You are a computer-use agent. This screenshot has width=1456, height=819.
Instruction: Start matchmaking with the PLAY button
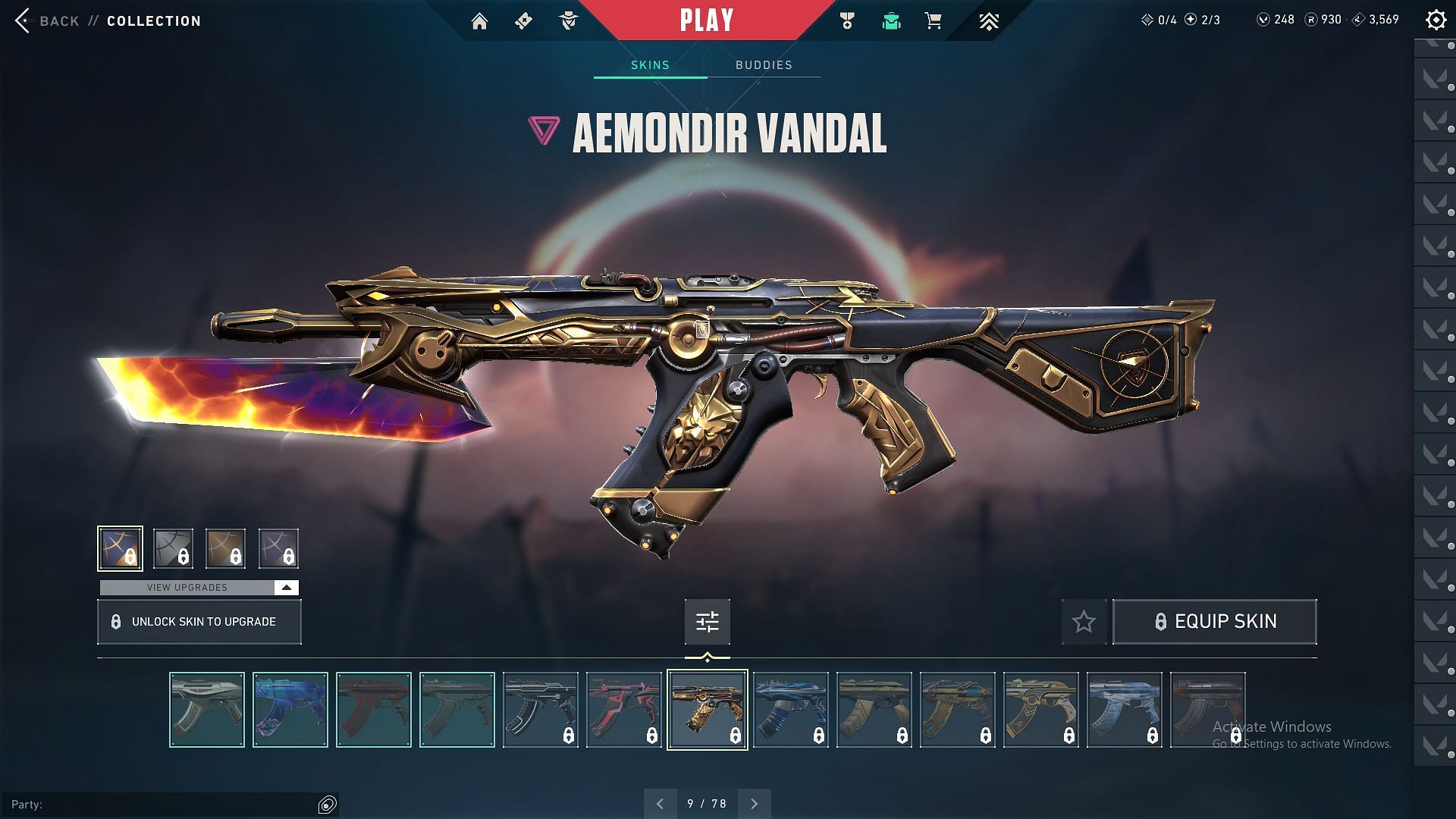click(x=707, y=20)
